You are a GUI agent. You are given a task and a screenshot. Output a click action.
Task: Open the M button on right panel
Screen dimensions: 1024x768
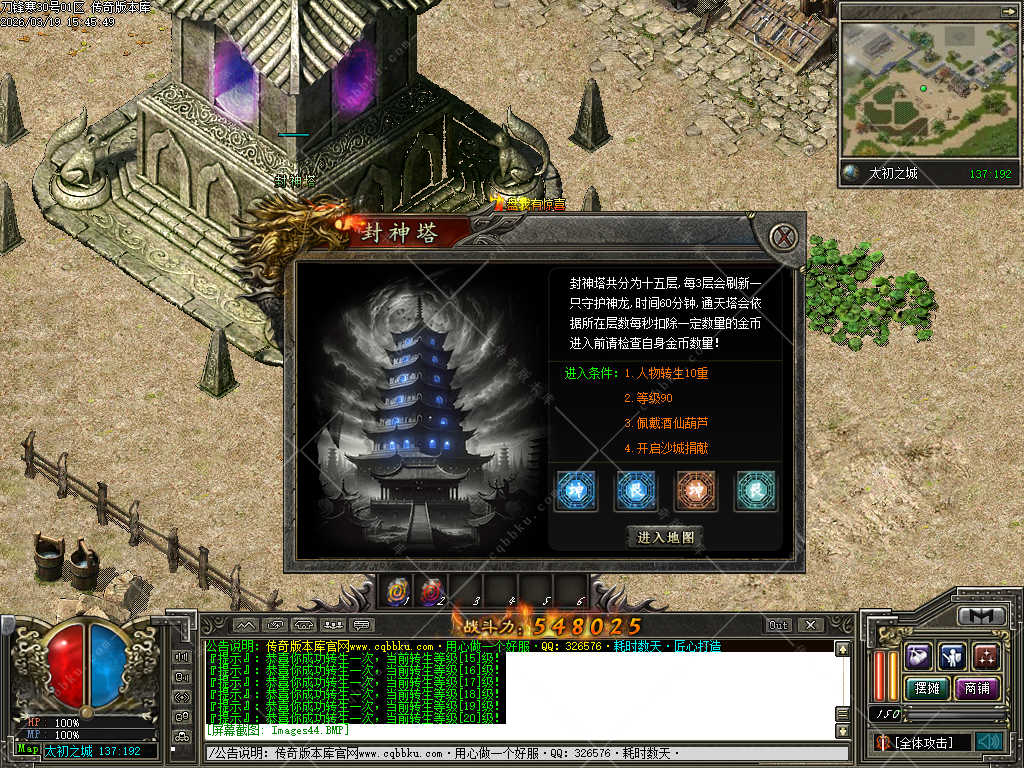tap(981, 616)
